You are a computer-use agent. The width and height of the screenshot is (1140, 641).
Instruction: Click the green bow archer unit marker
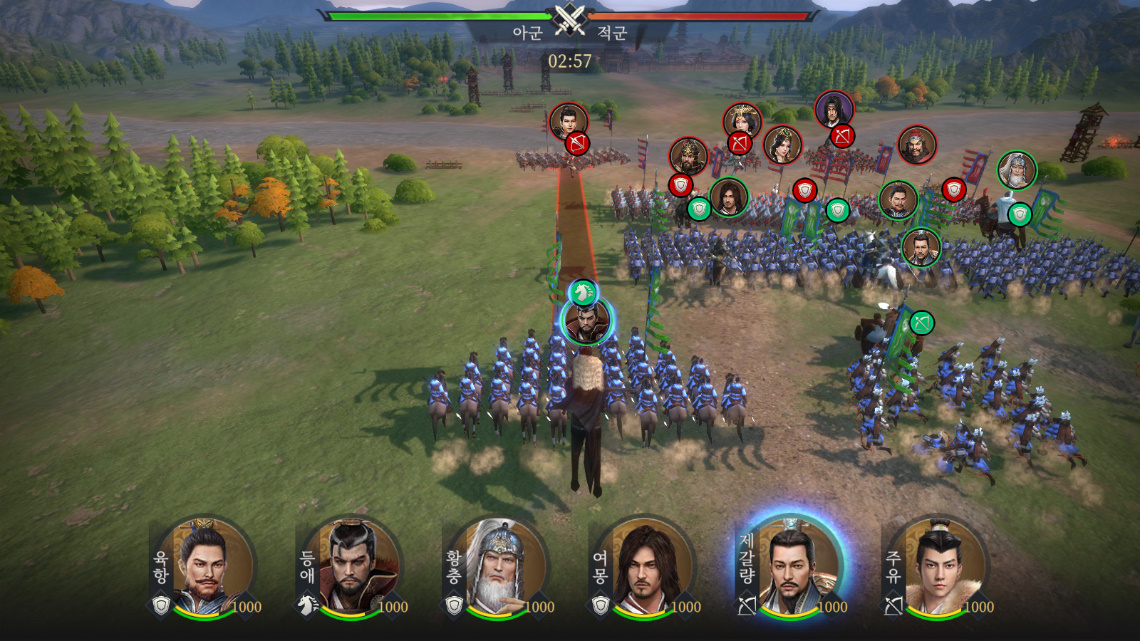pyautogui.click(x=921, y=322)
